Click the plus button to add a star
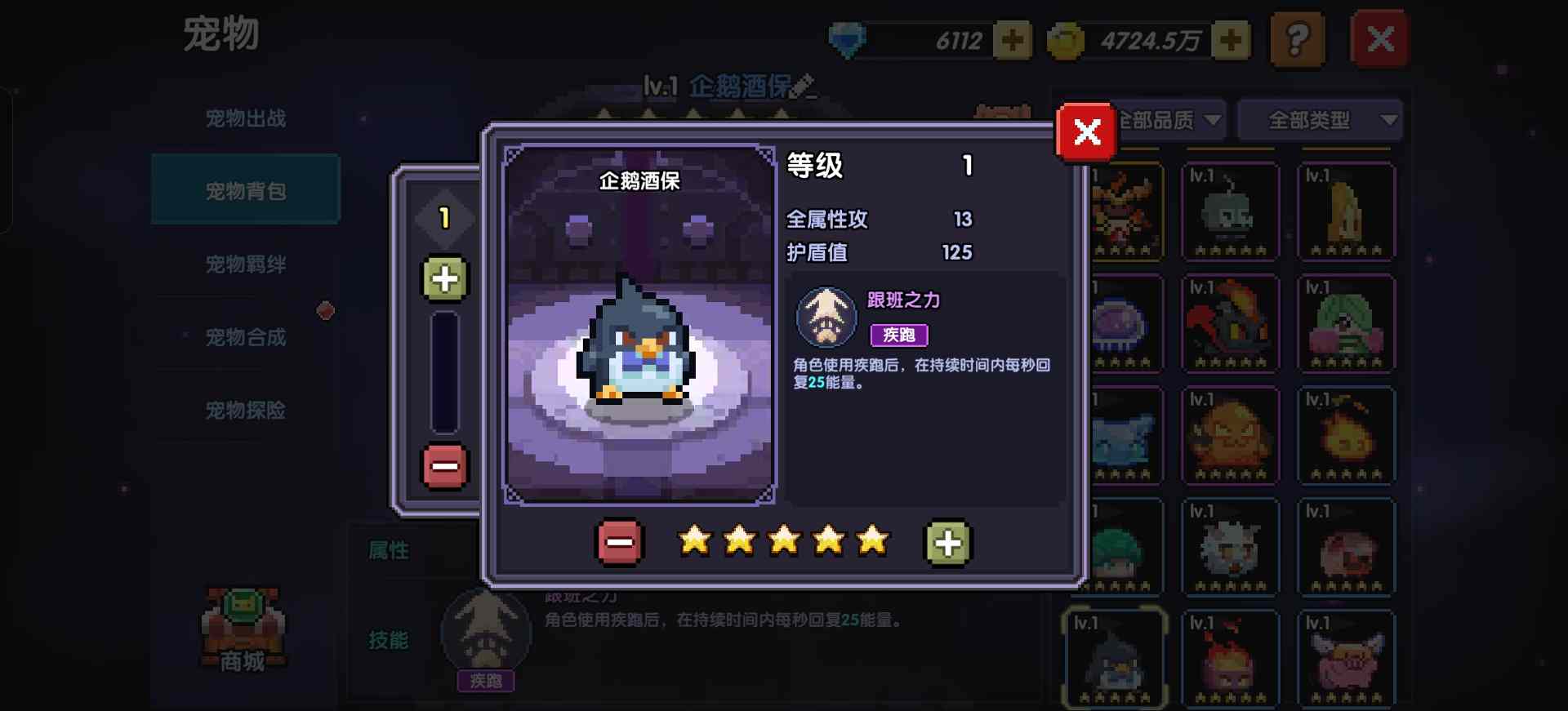1568x711 pixels. [947, 541]
